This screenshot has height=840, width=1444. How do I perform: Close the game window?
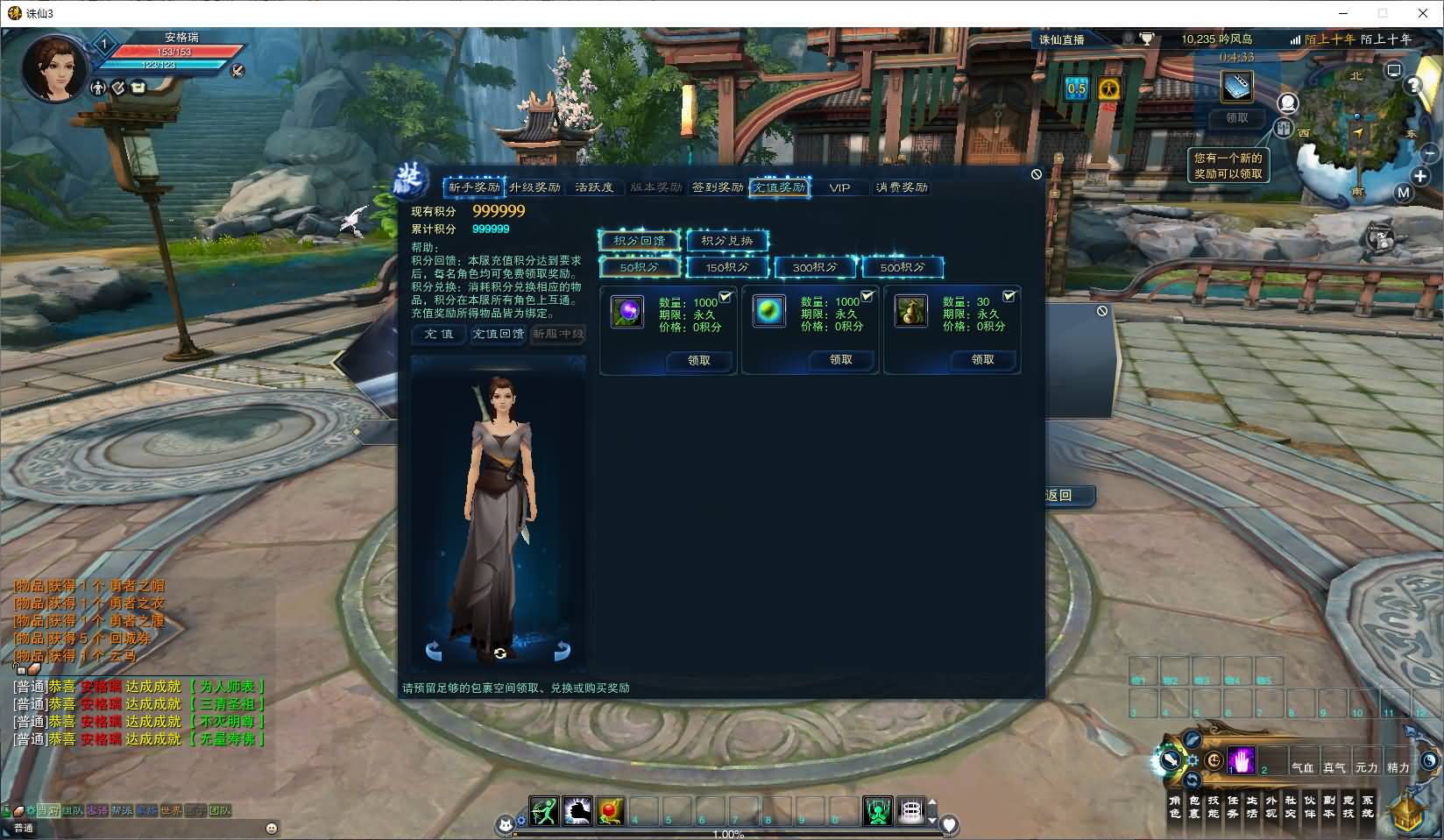[1423, 13]
